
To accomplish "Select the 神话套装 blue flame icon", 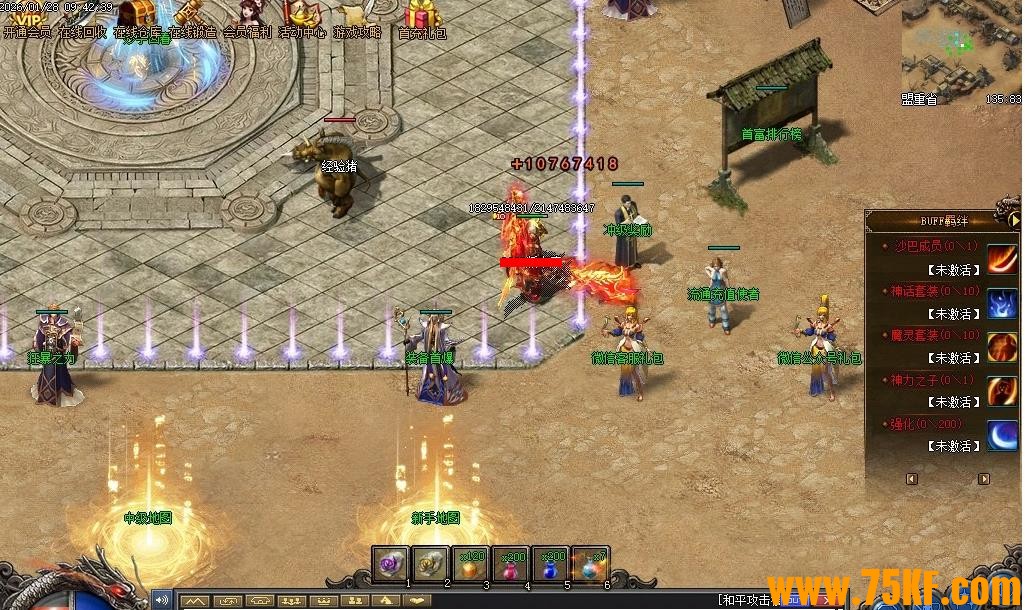I will (x=1003, y=303).
